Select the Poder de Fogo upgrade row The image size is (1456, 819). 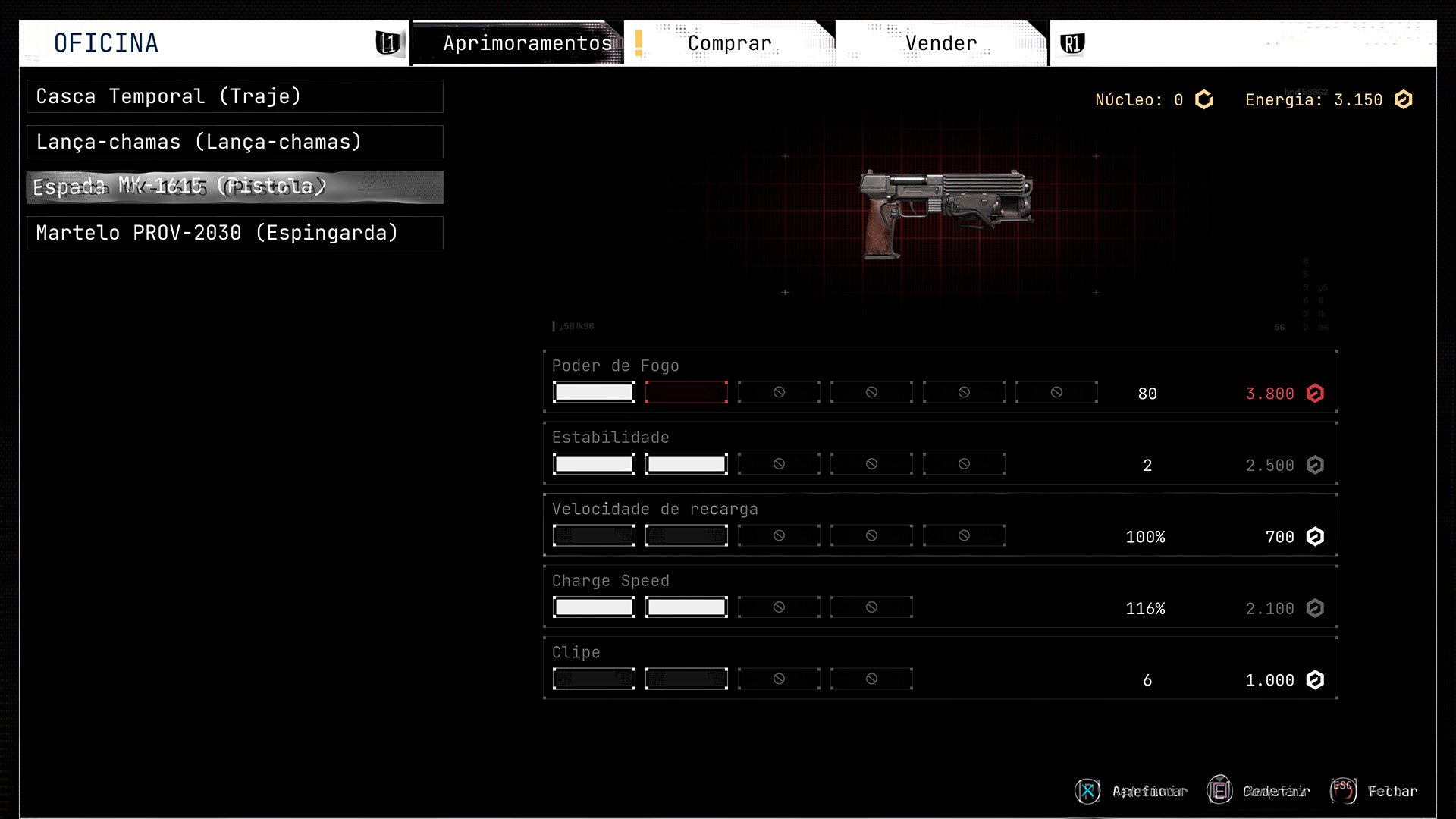[940, 381]
